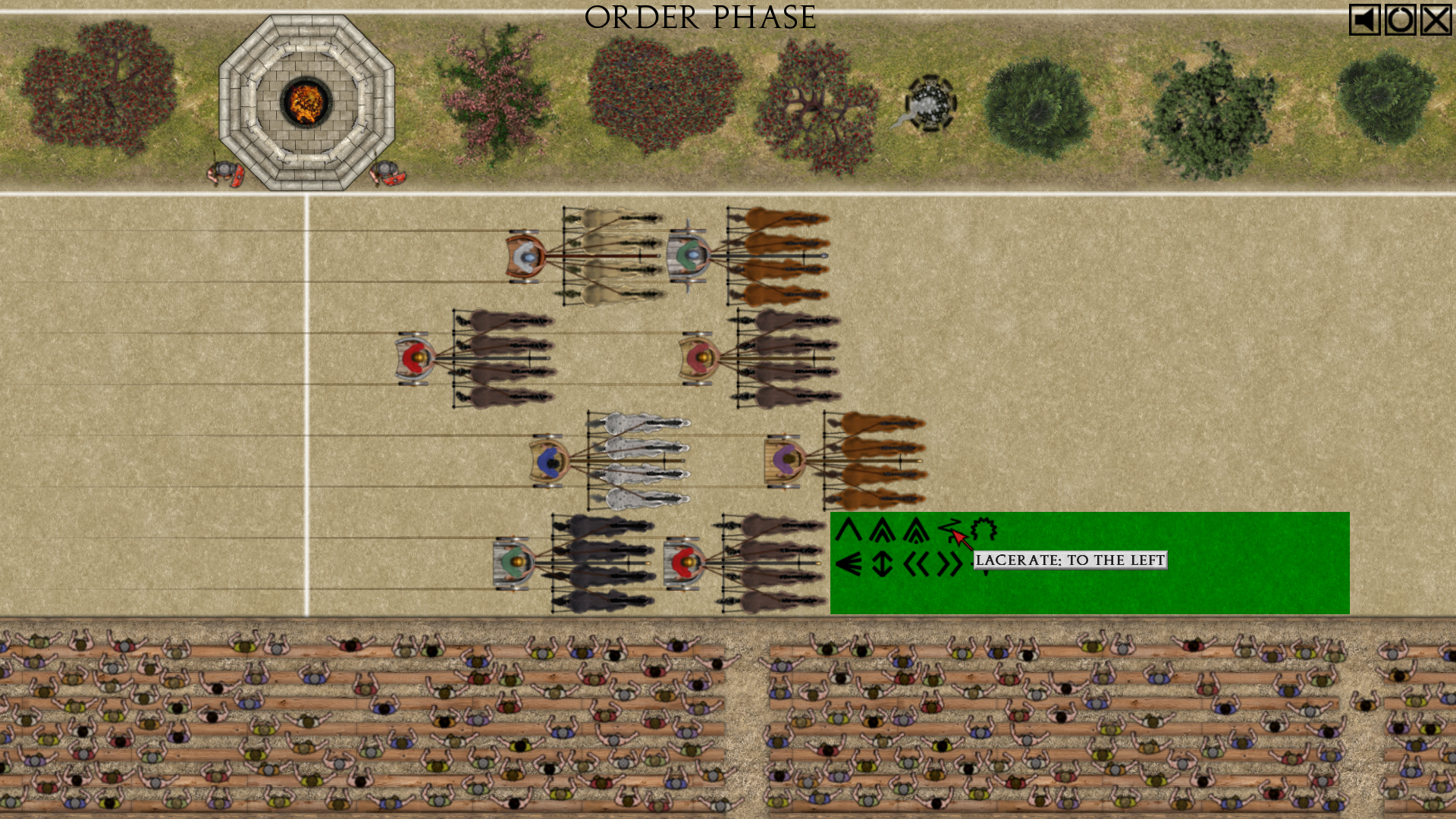Choose the double right chevron order
The height and width of the screenshot is (819, 1456).
949,564
